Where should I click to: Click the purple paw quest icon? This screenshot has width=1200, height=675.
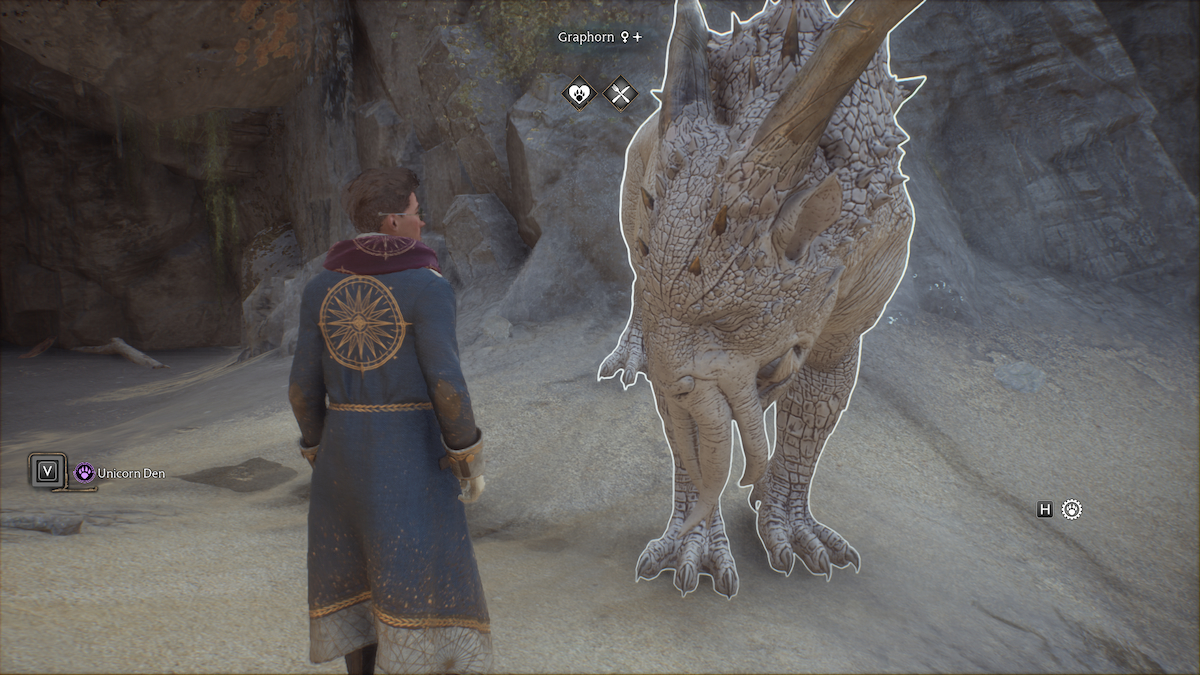85,473
